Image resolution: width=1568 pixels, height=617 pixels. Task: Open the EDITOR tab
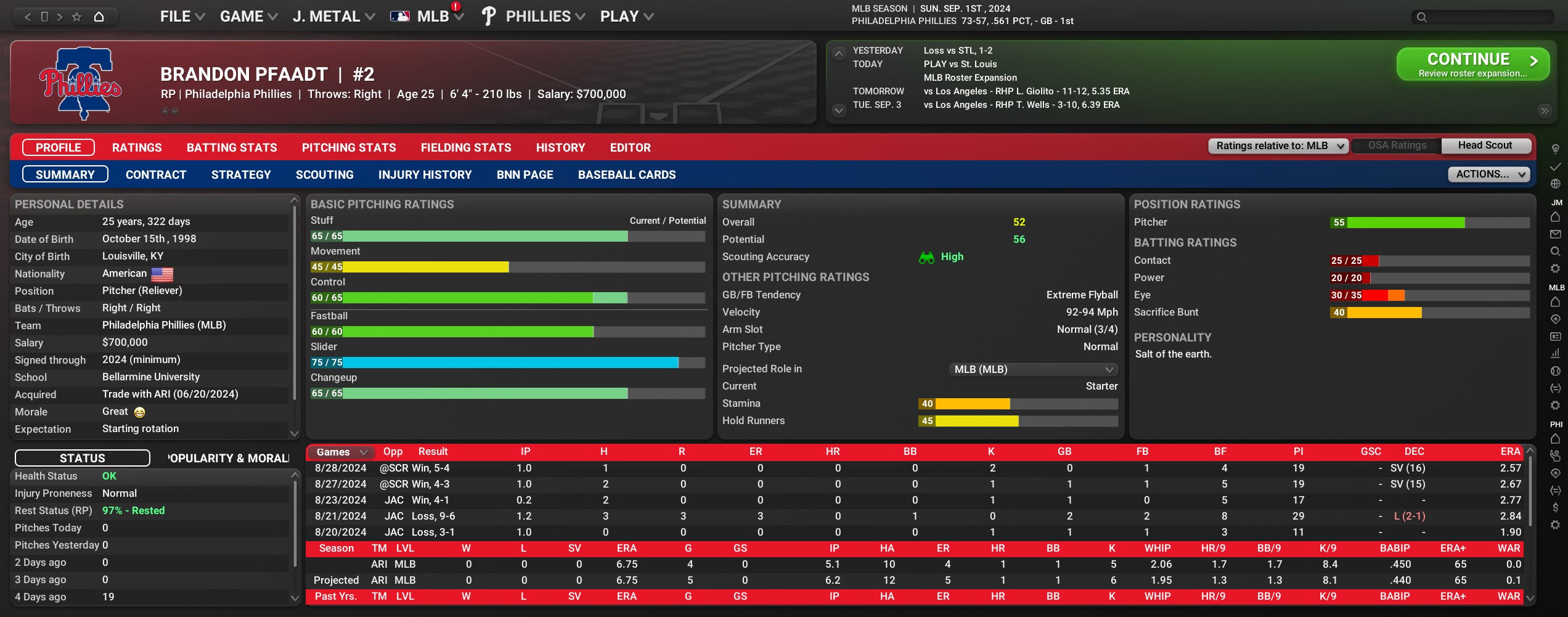click(630, 148)
